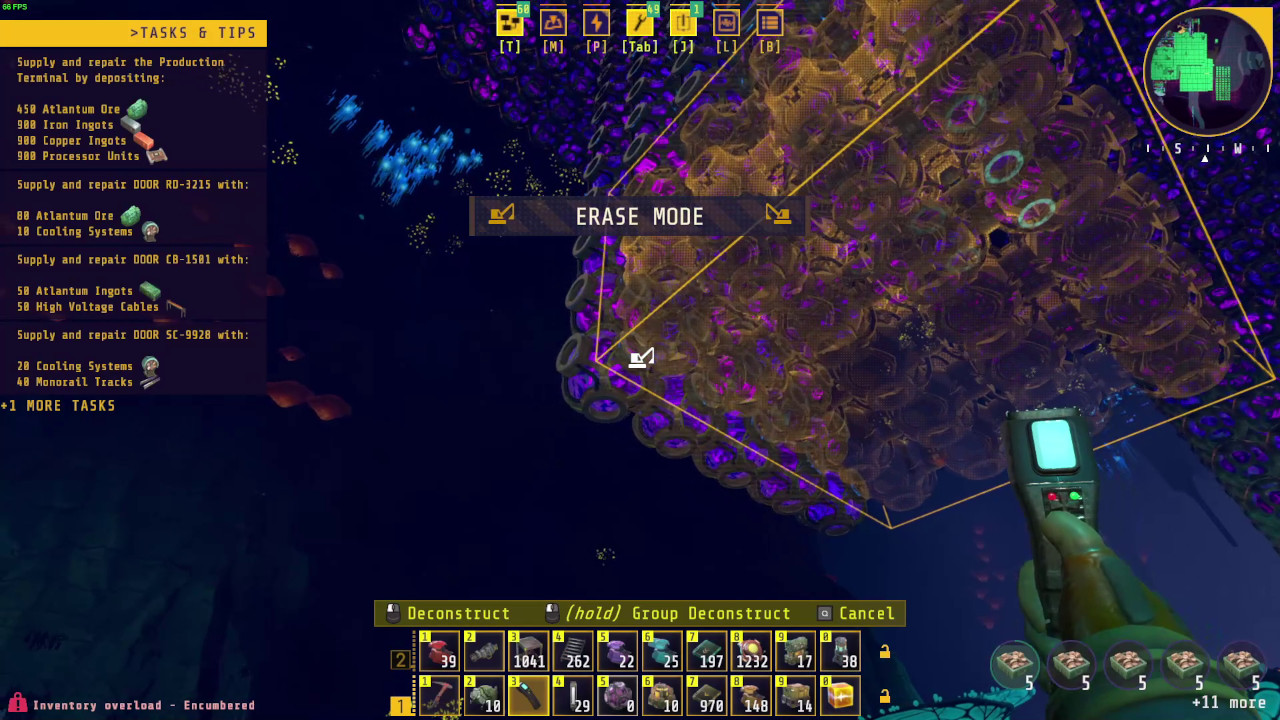Select the golden crate hotbar slot
The image size is (1280, 720).
(x=840, y=696)
